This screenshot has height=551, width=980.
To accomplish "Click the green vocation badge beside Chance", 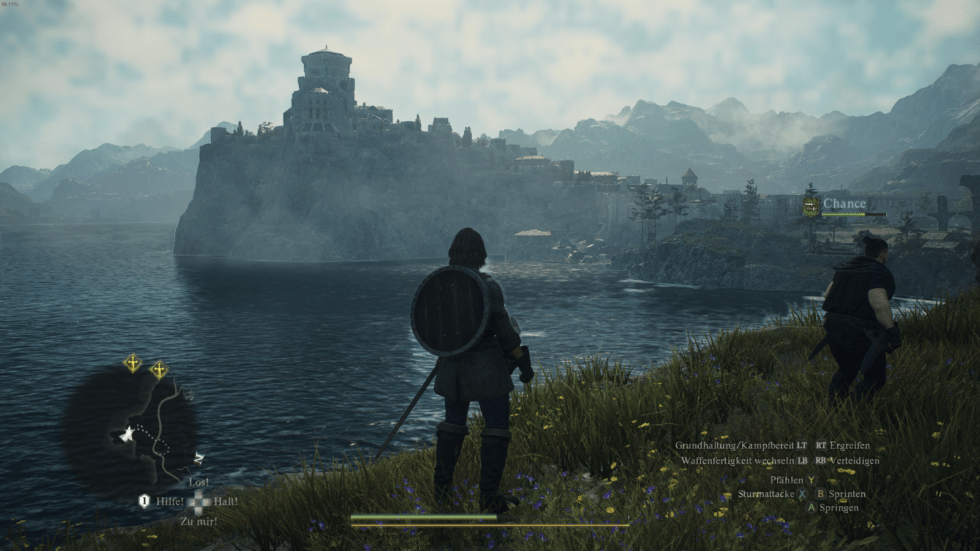I will point(811,206).
